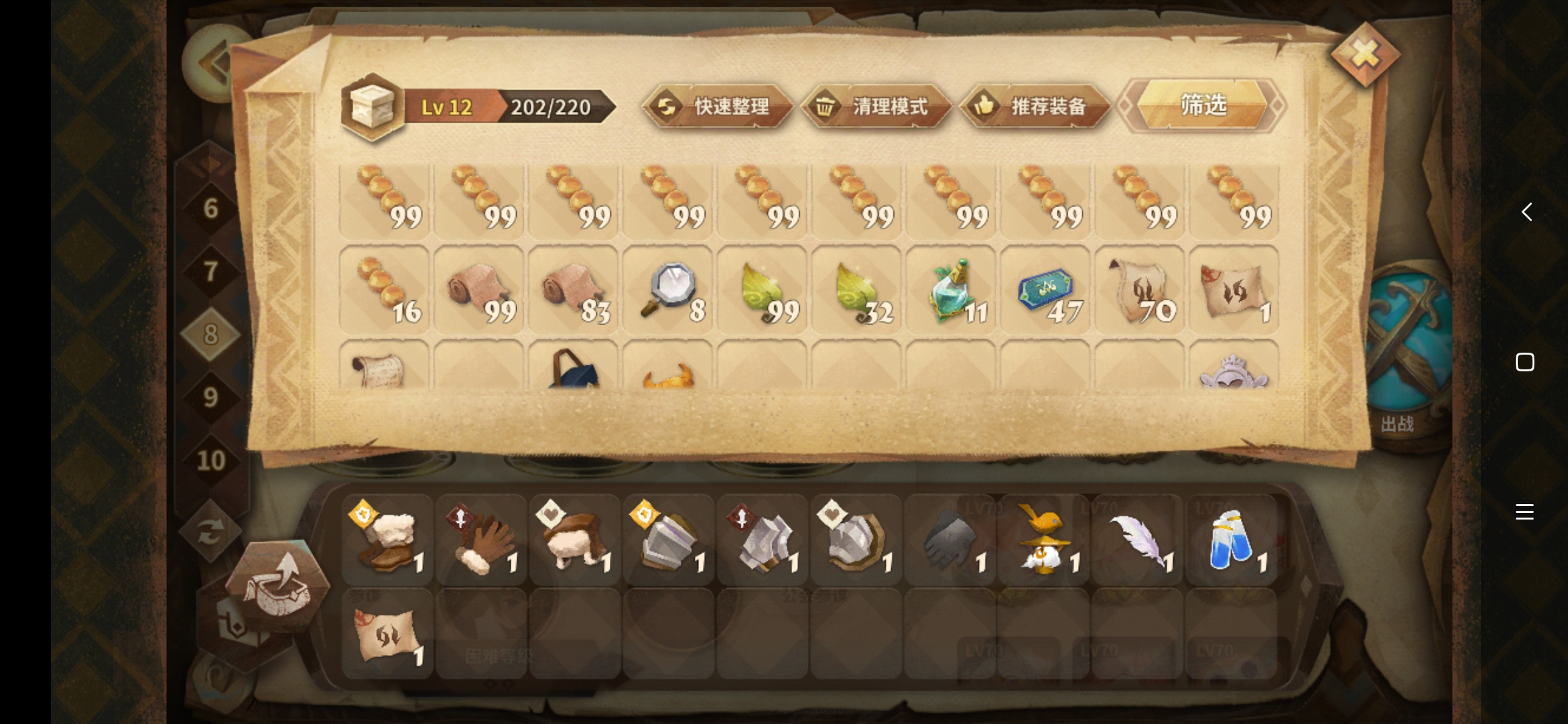1568x724 pixels.
Task: Select the fur-lined boots equipment slot
Action: pyautogui.click(x=387, y=540)
